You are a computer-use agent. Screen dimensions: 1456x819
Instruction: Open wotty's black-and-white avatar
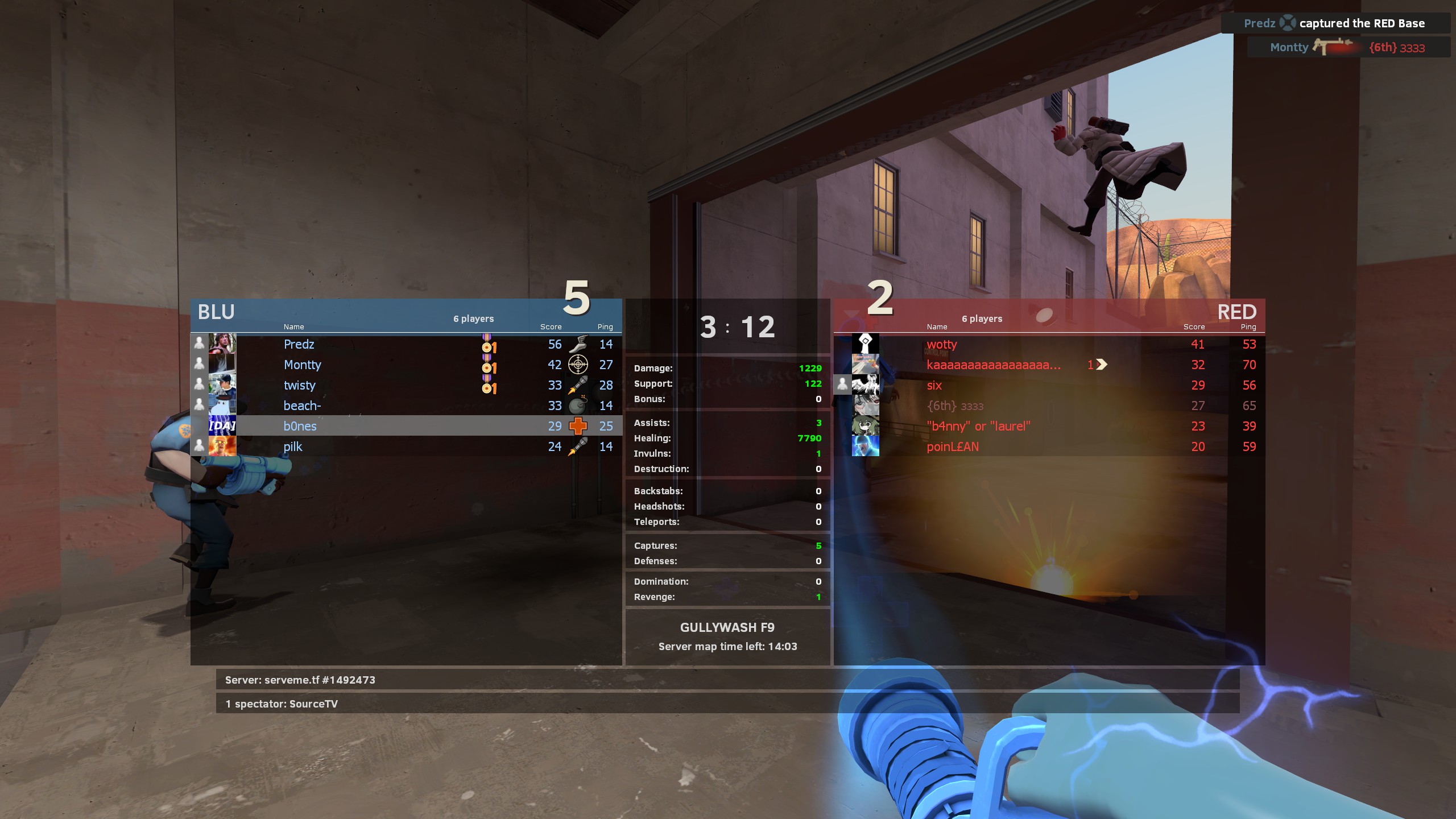(x=865, y=344)
